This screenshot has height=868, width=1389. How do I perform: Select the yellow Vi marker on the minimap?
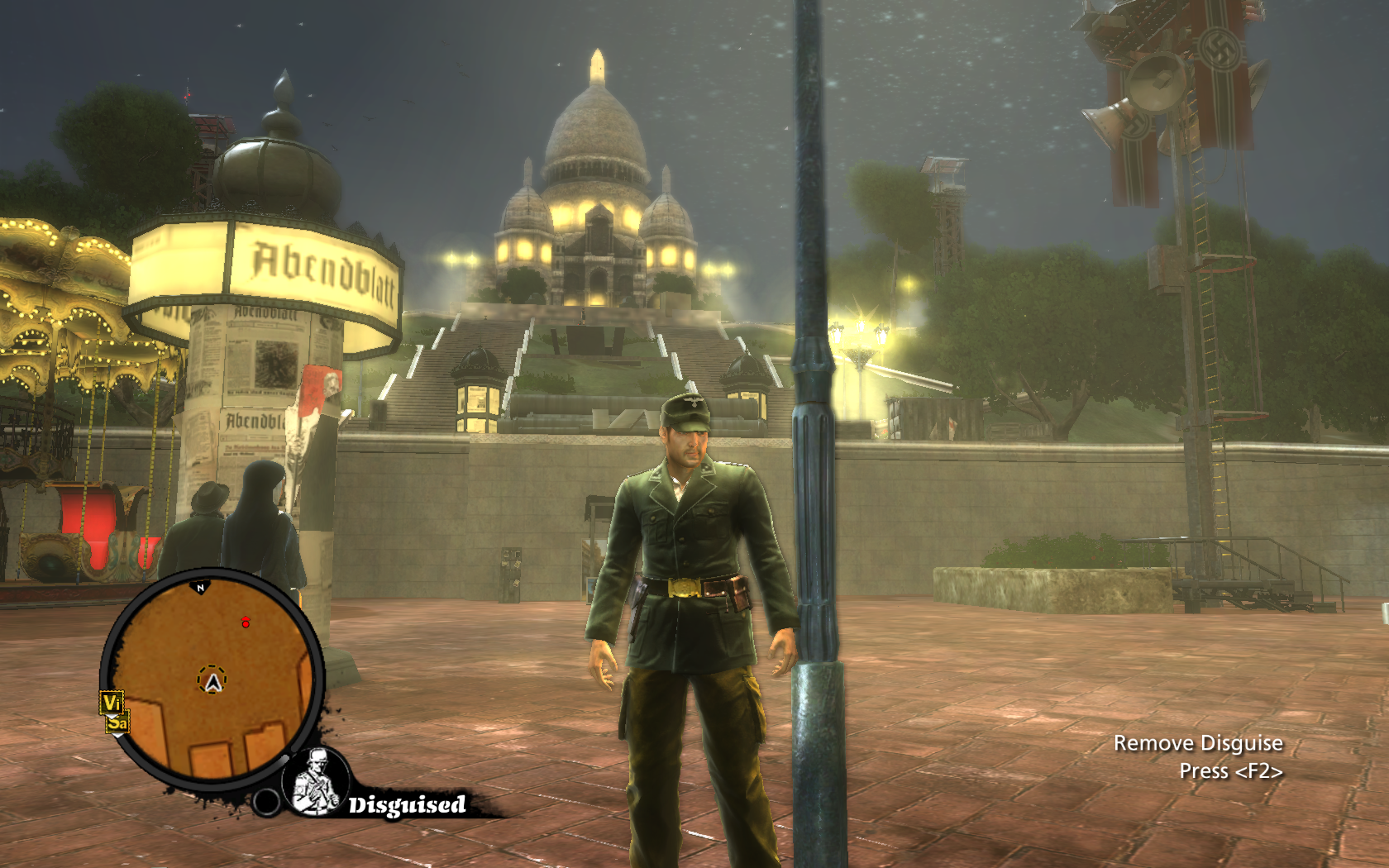coord(112,703)
